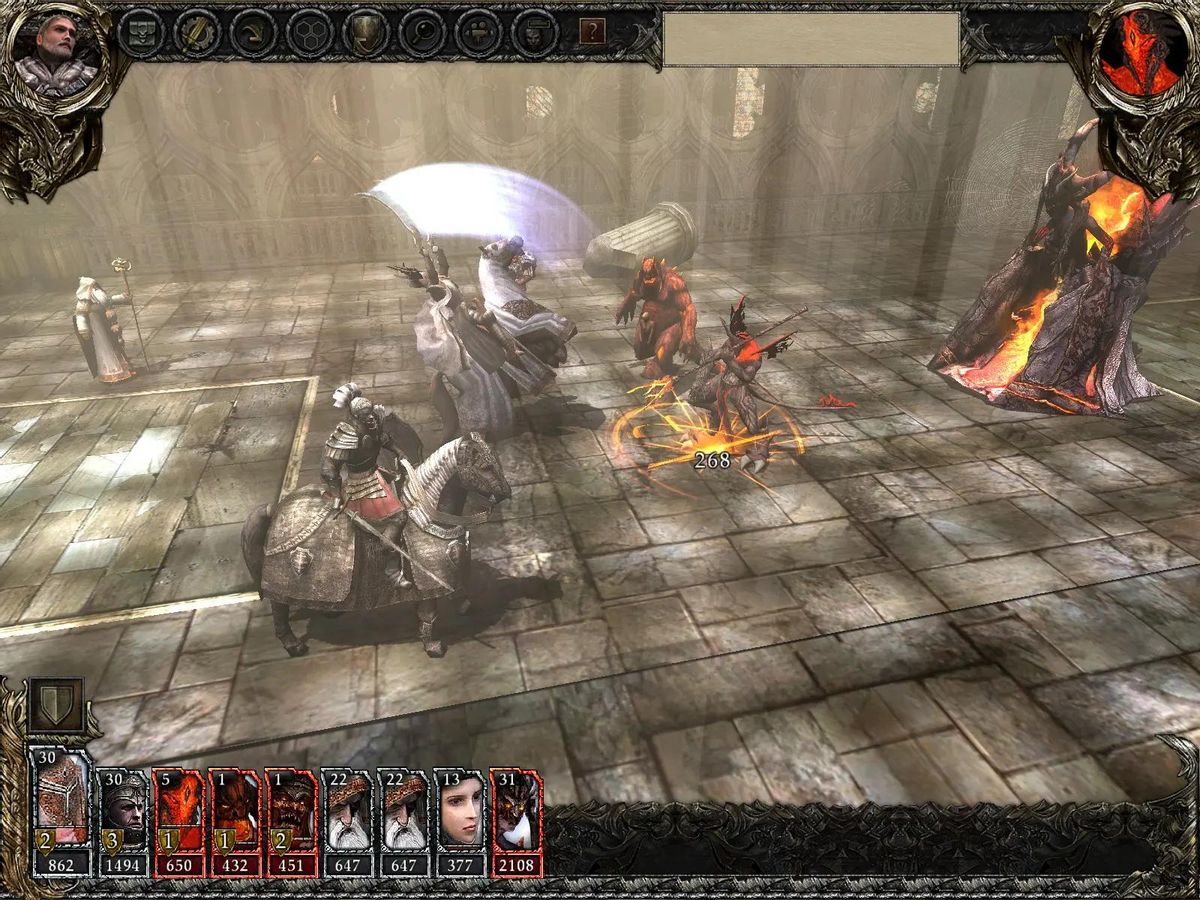This screenshot has height=900, width=1200.
Task: Activate the magnifying glass icon
Action: coord(421,33)
